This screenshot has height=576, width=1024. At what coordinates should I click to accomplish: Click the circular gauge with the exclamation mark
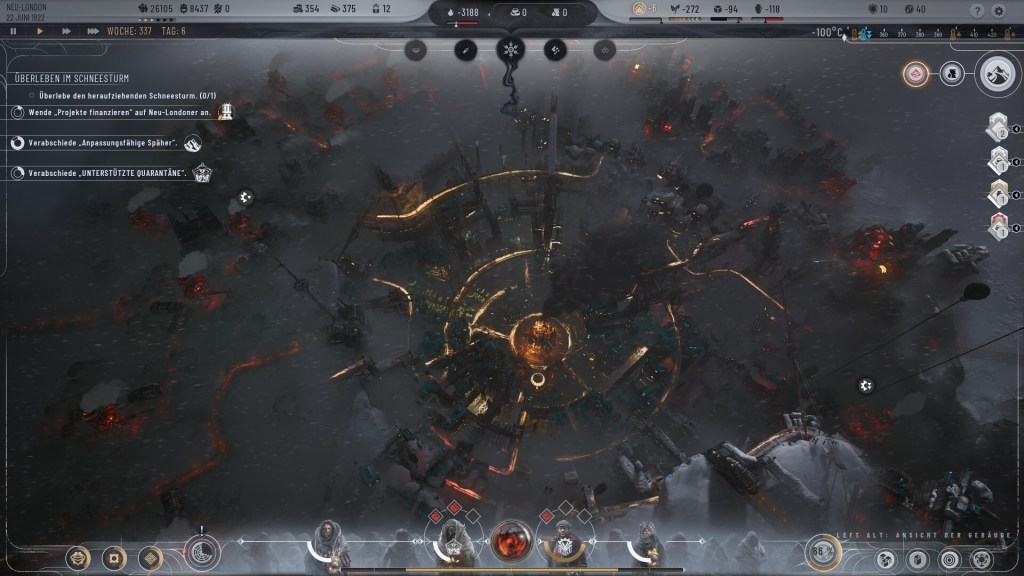pos(202,552)
